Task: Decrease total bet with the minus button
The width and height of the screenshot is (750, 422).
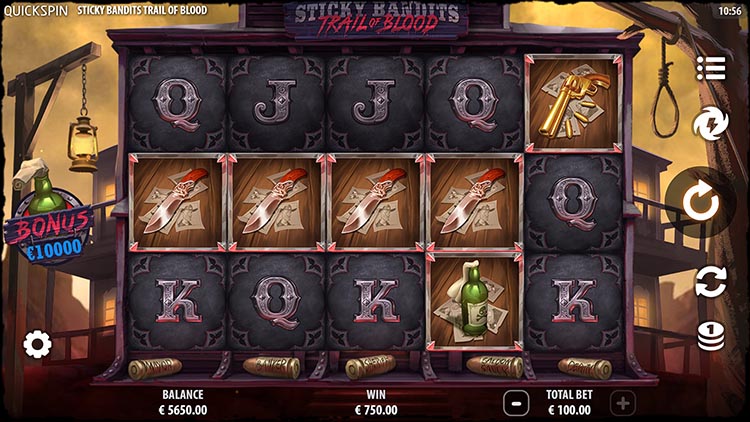Action: (x=515, y=403)
